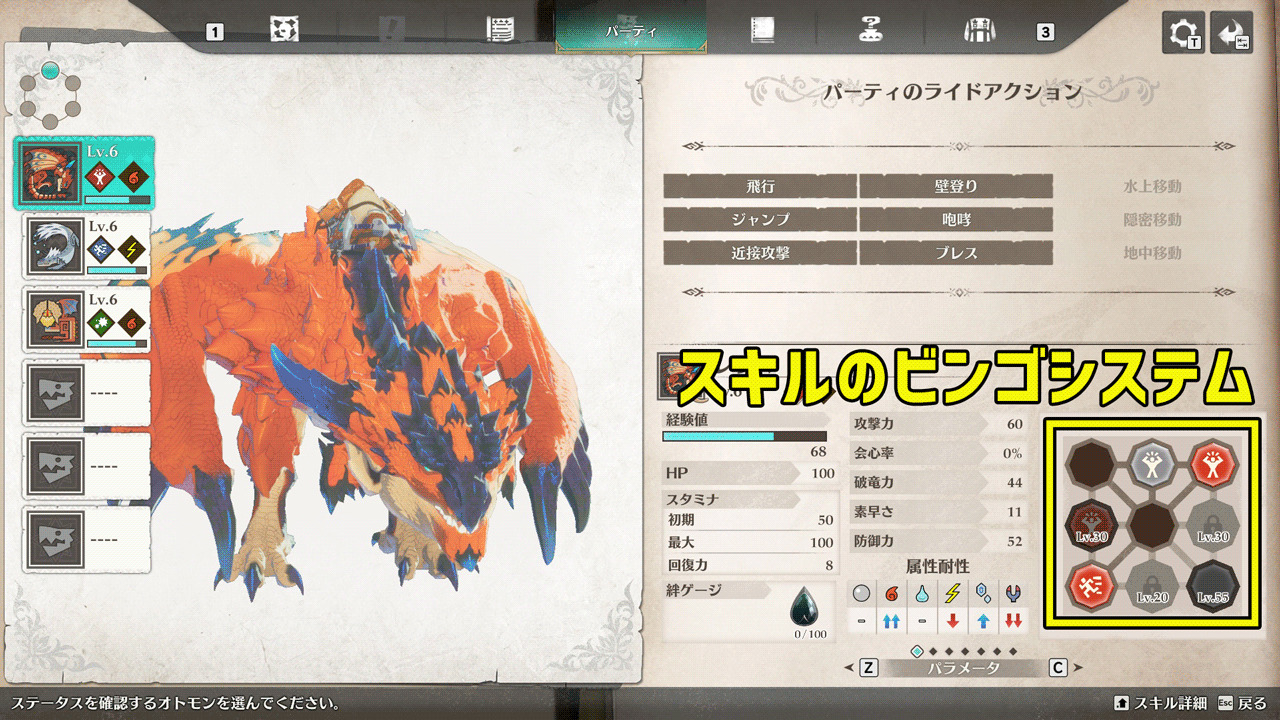Image resolution: width=1280 pixels, height=720 pixels.
Task: Click the back arrow button at top right
Action: (x=1230, y=33)
